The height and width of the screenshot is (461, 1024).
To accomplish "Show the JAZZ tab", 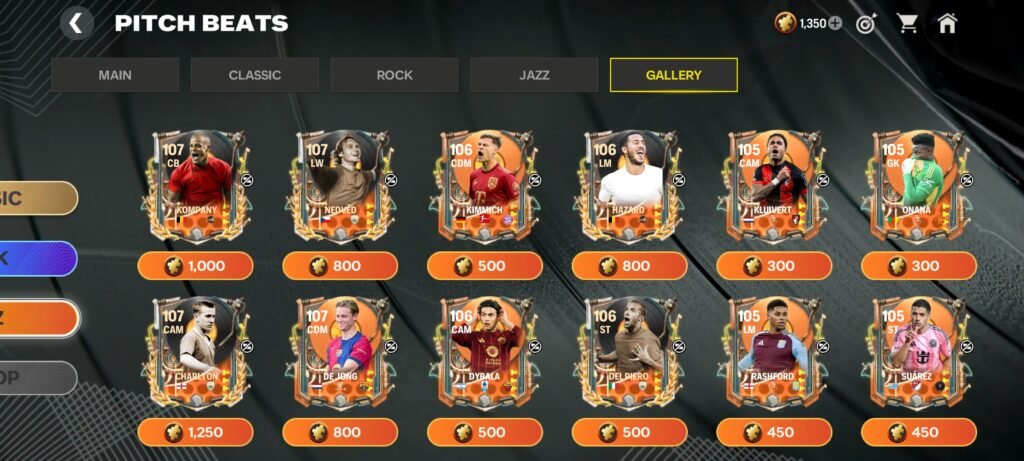I will [534, 75].
